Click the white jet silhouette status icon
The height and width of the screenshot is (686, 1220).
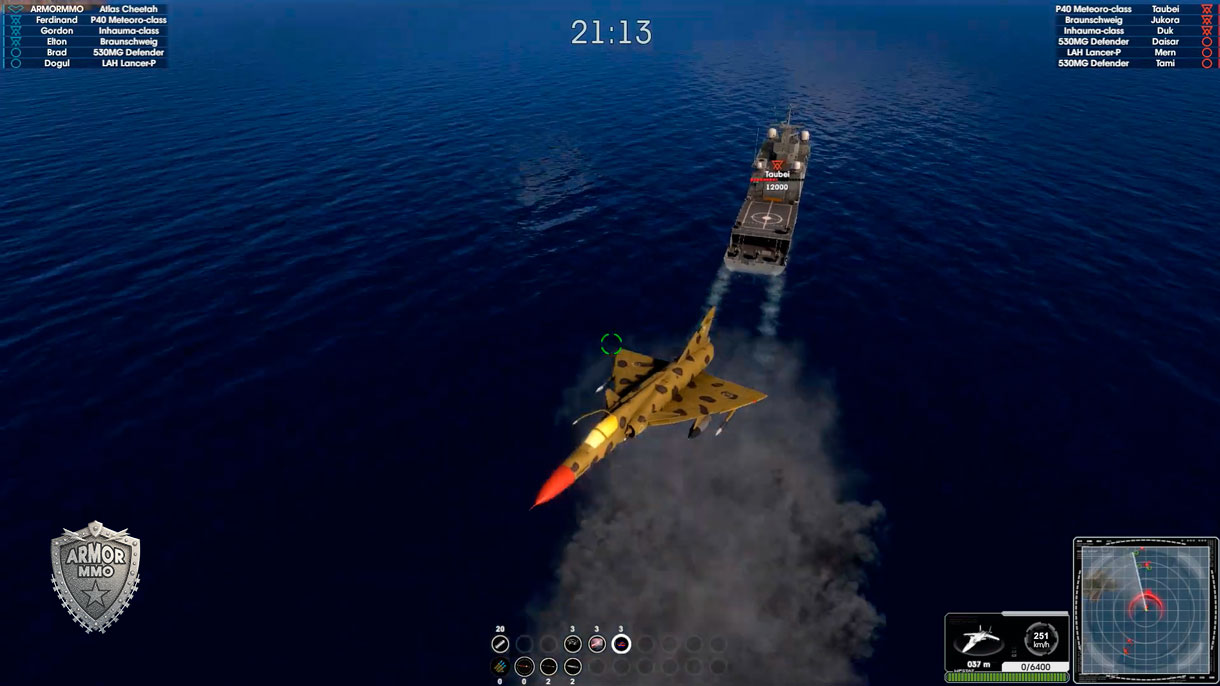pyautogui.click(x=977, y=639)
